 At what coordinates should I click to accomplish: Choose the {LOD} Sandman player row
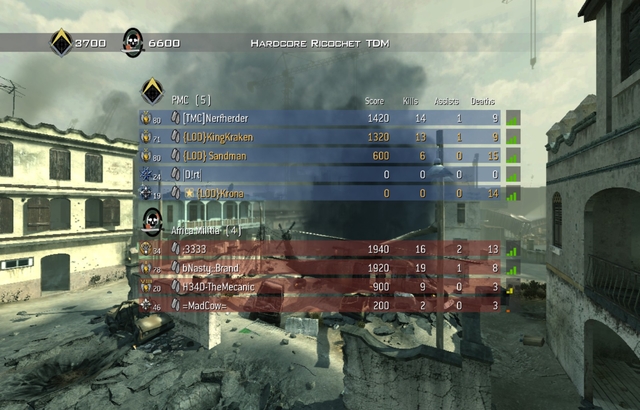[320, 156]
